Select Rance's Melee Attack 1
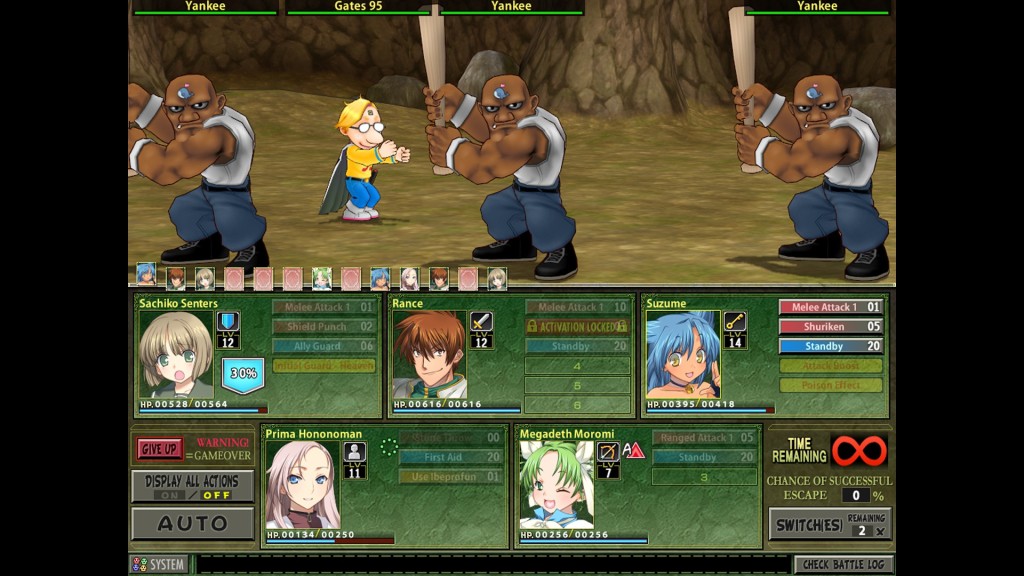The width and height of the screenshot is (1024, 576). 577,307
